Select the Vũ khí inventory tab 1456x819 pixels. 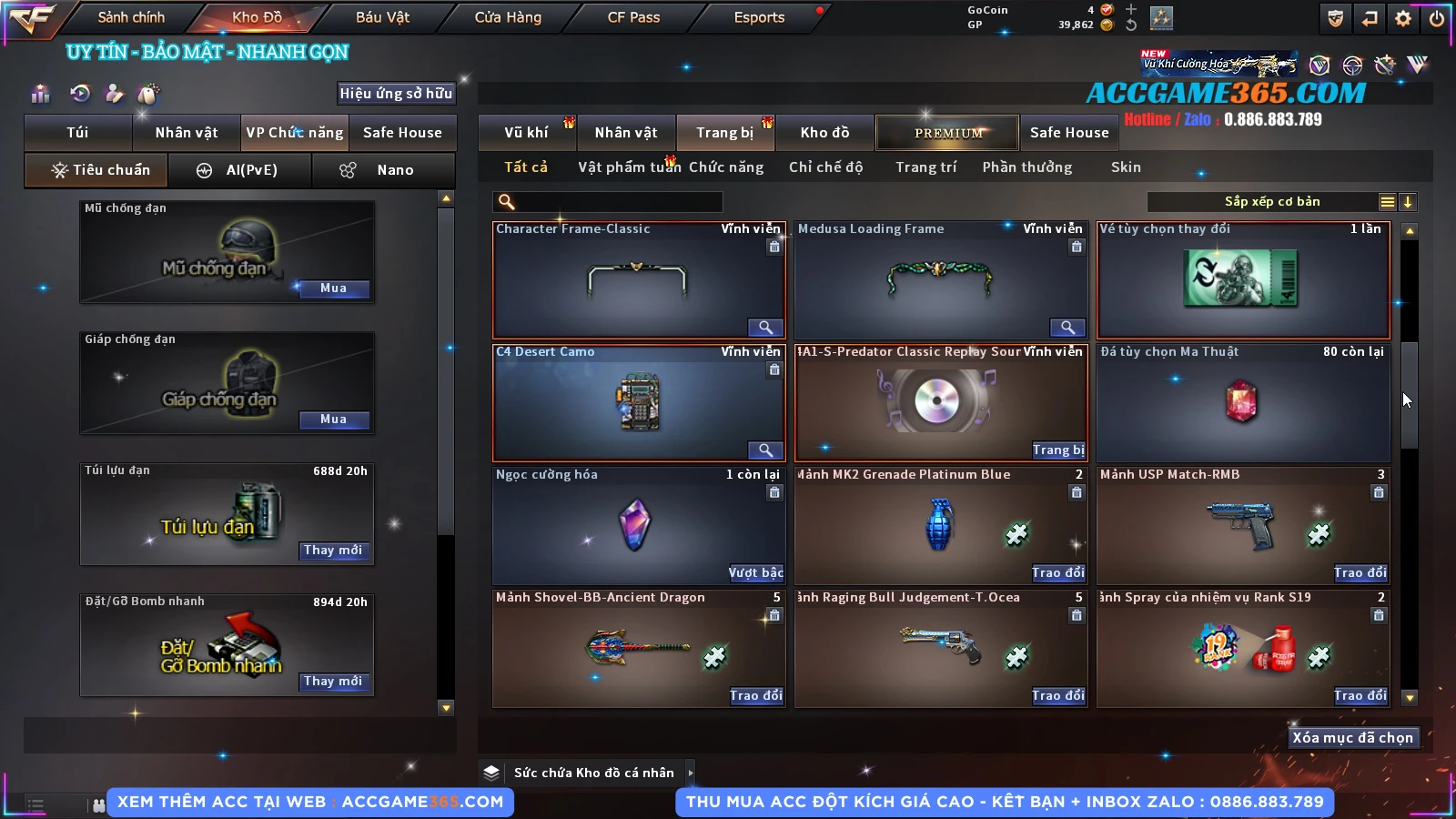click(526, 133)
